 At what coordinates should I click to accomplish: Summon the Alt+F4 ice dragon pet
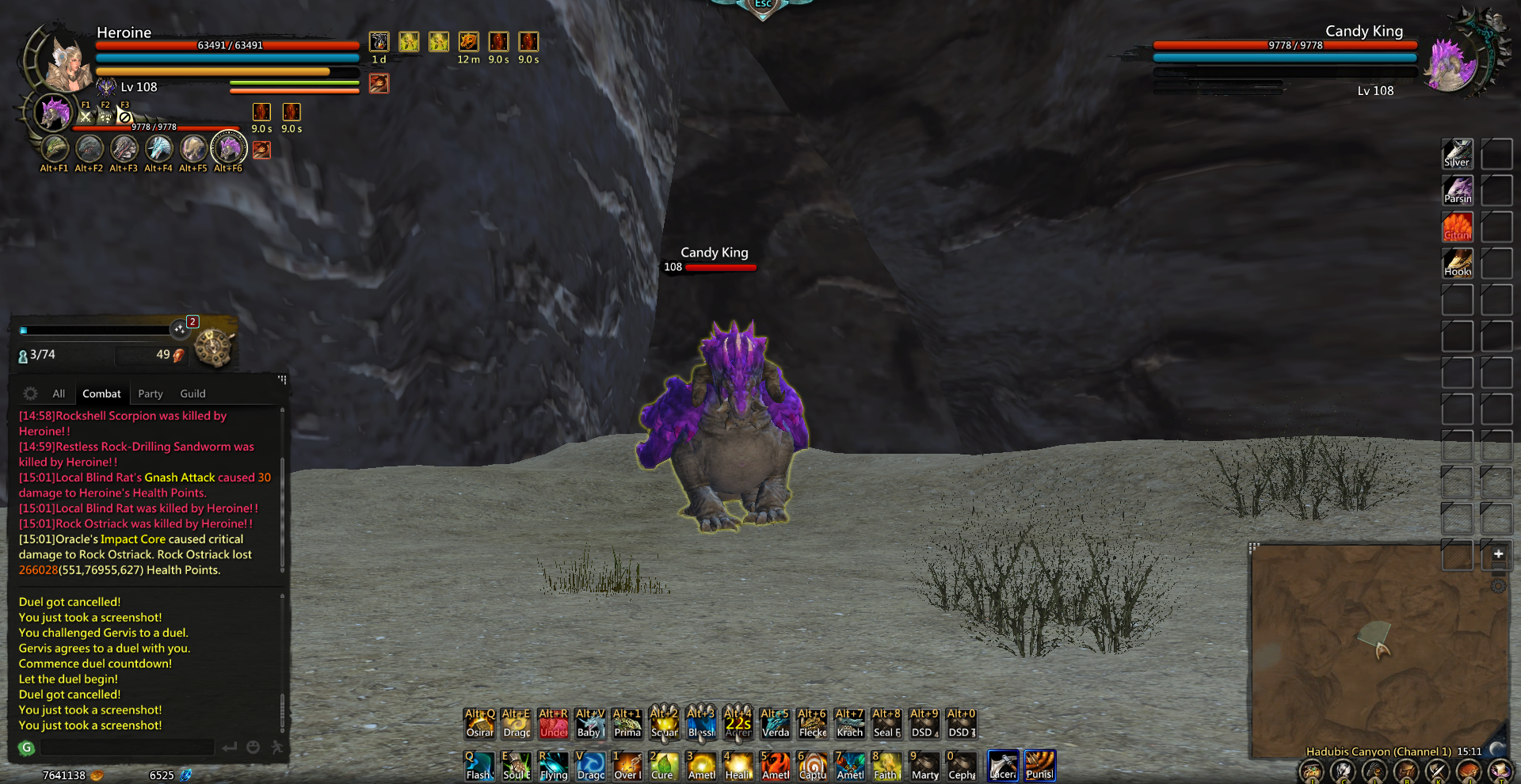click(158, 149)
